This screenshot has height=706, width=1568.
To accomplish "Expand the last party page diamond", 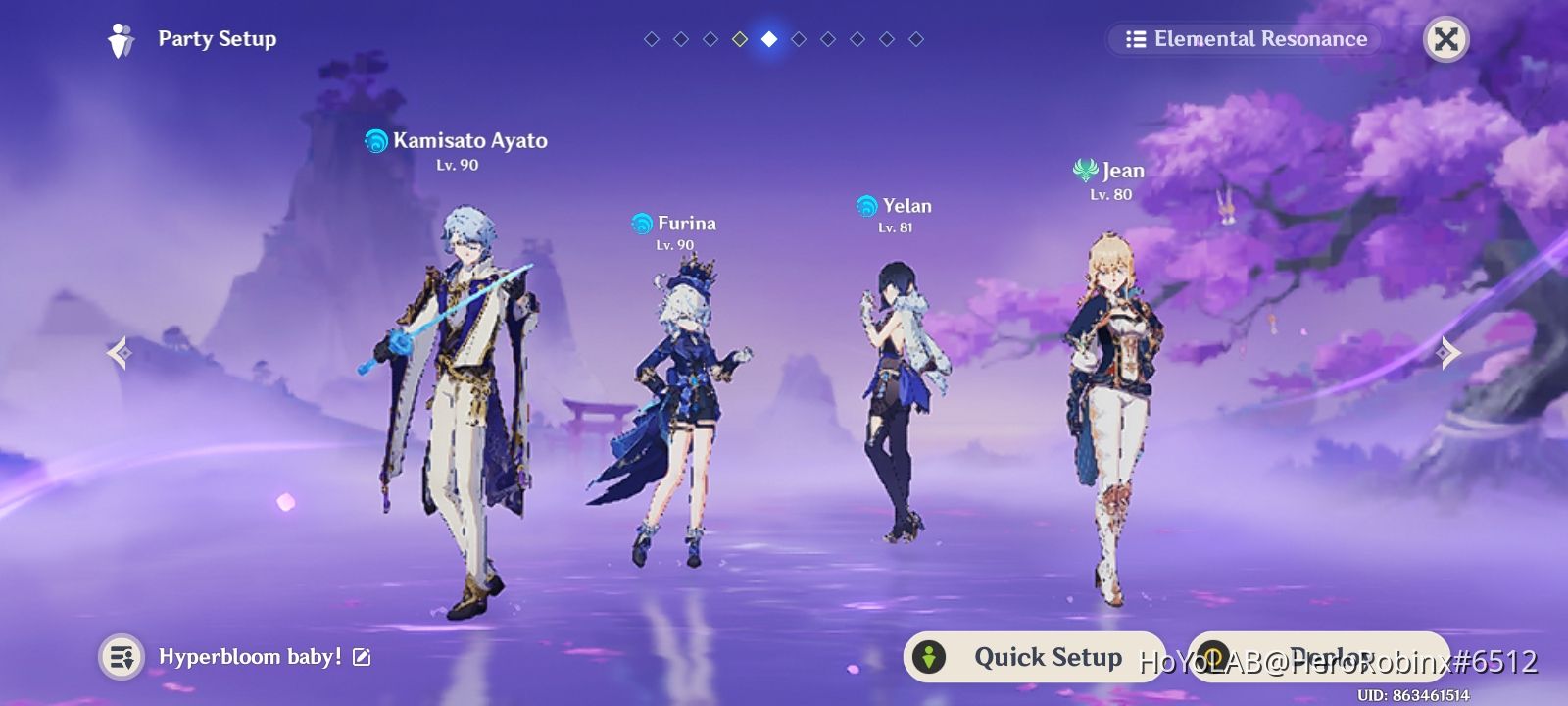I will 917,39.
